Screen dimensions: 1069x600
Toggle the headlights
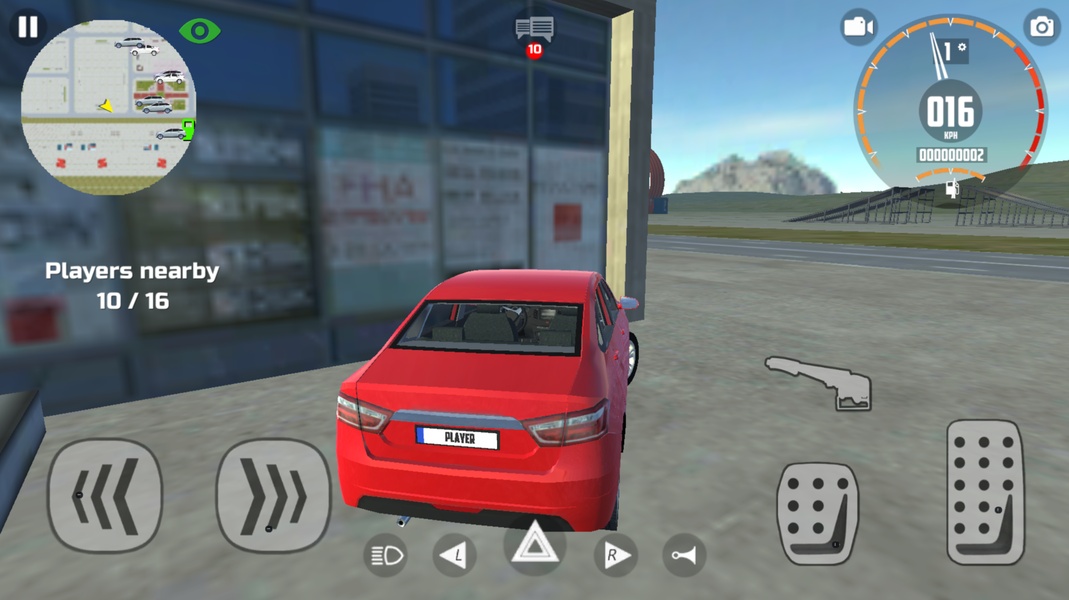click(x=386, y=555)
